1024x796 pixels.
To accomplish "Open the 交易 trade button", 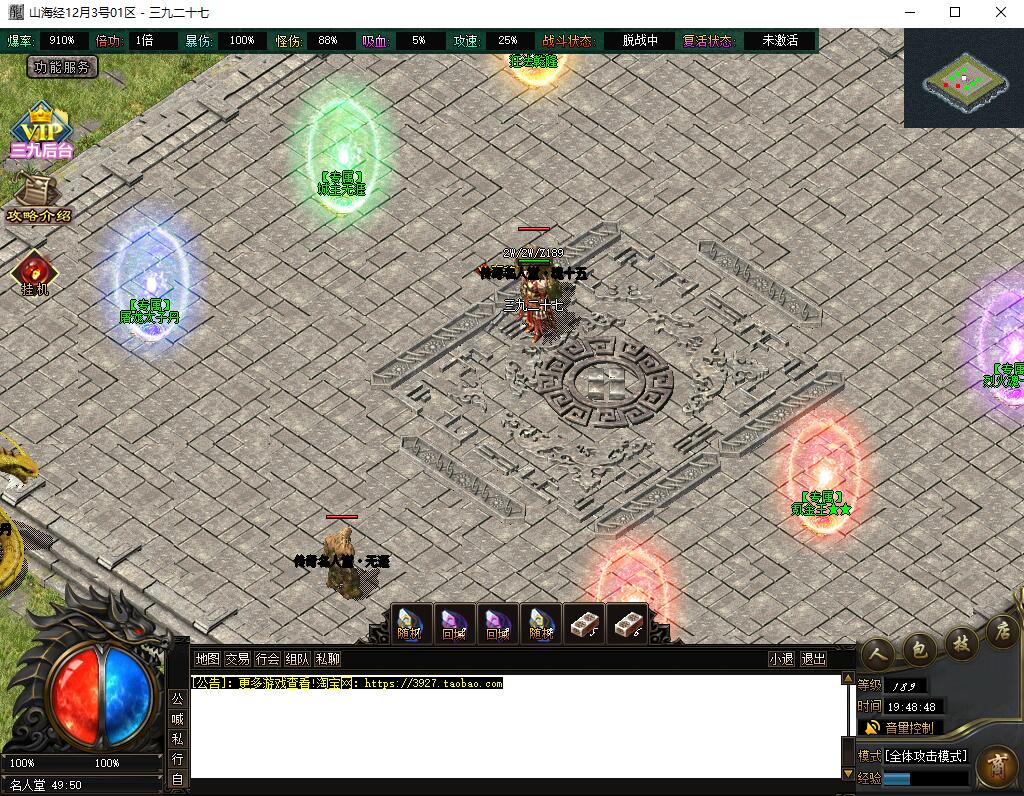I will click(237, 659).
